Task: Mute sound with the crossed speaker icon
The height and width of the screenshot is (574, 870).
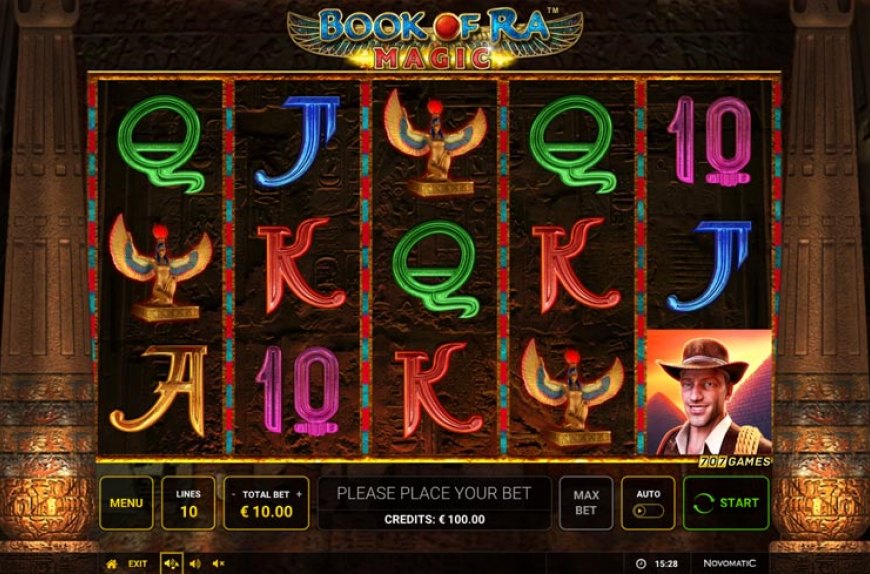Action: pyautogui.click(x=219, y=564)
